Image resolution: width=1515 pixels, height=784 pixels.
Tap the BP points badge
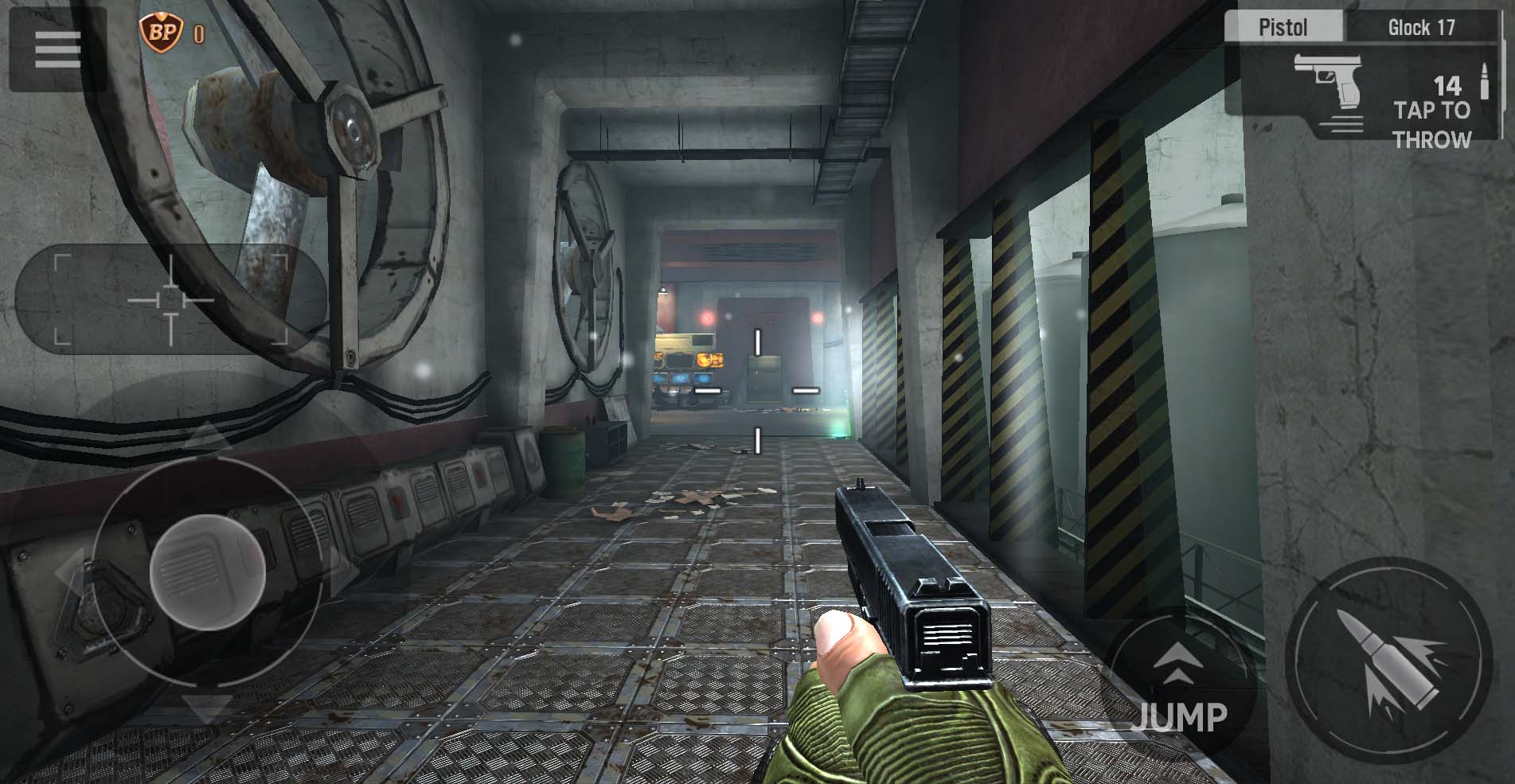(162, 32)
